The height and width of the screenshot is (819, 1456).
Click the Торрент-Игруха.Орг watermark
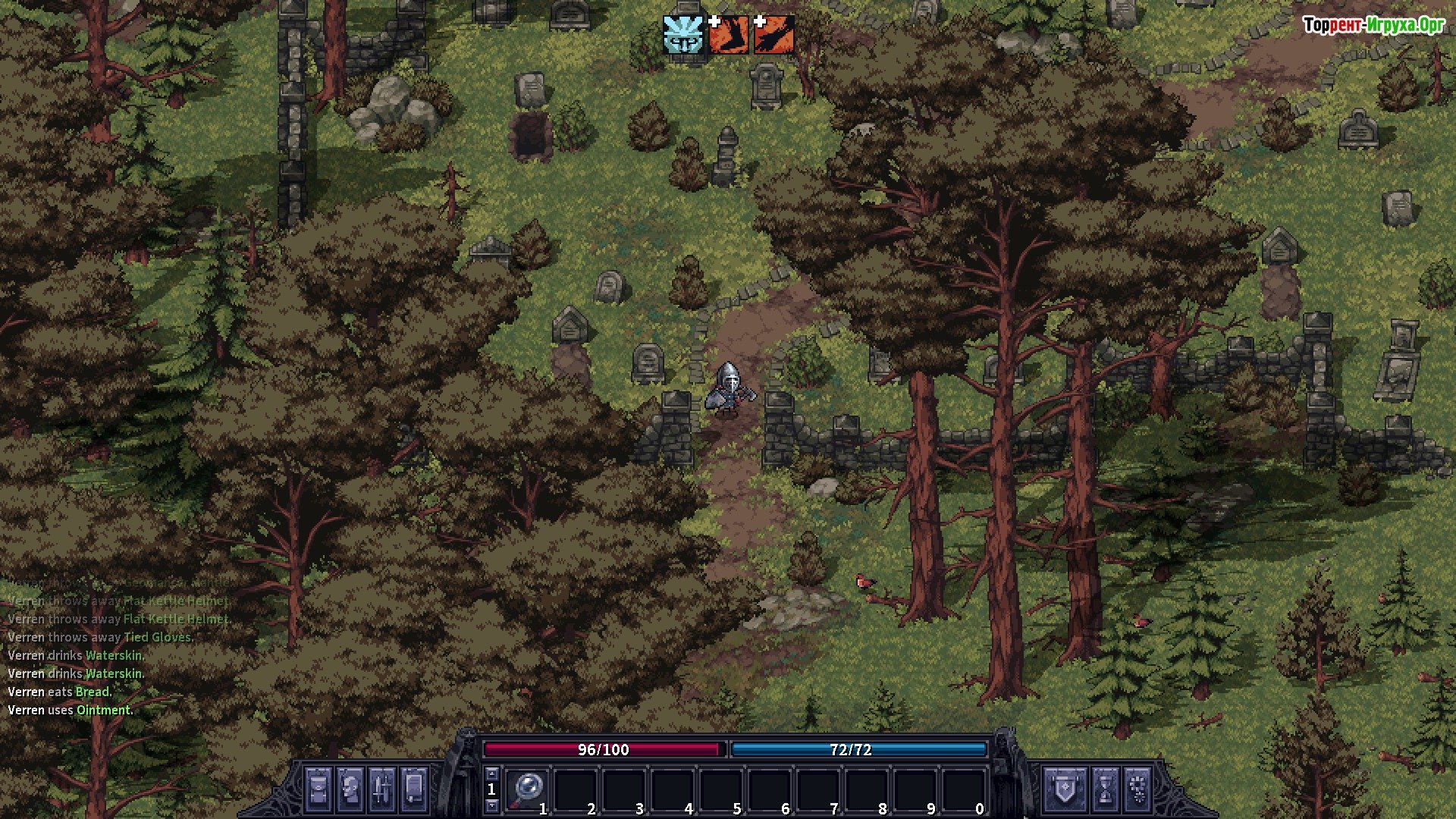click(x=1373, y=25)
